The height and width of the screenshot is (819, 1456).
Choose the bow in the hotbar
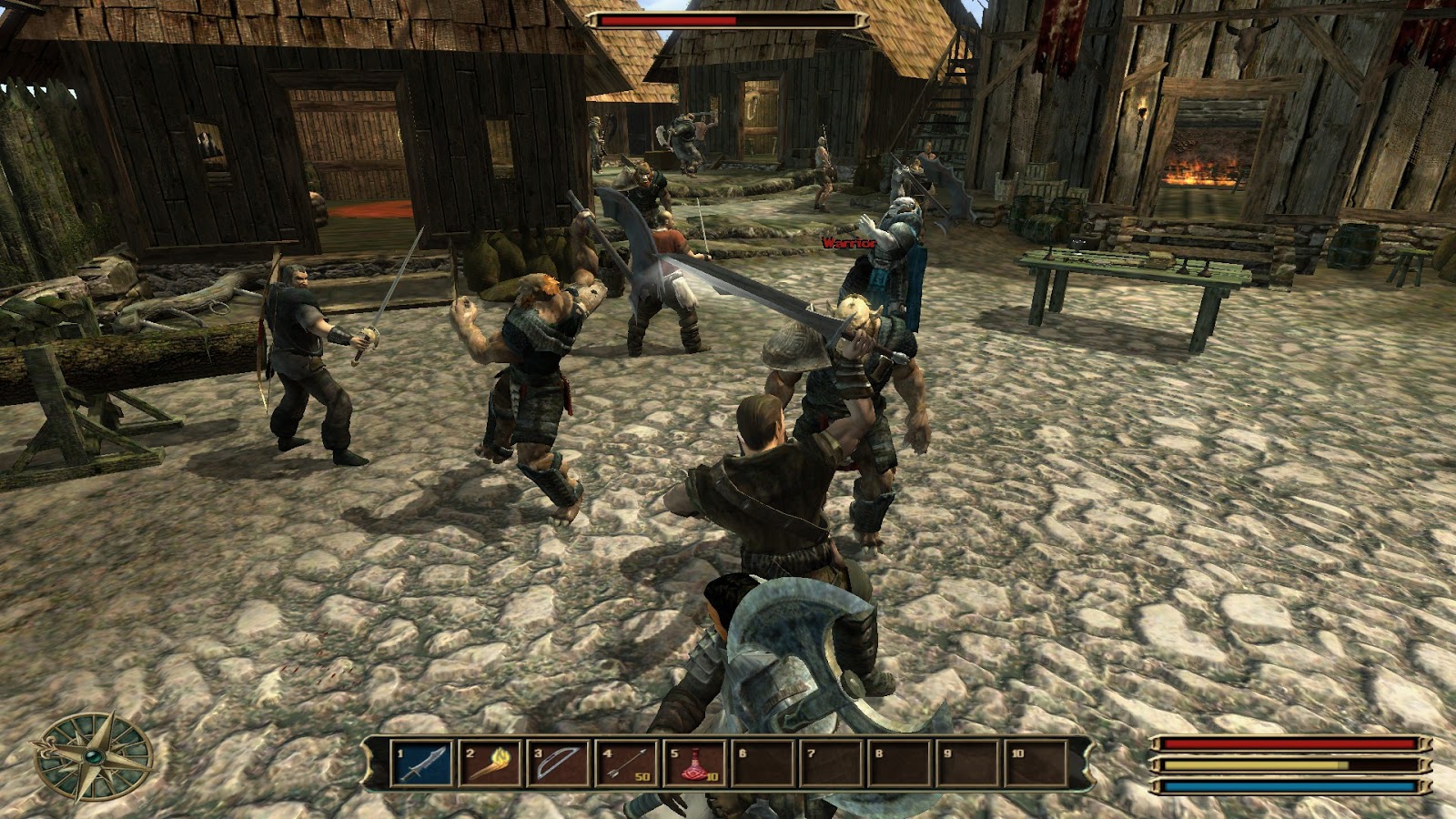tap(560, 763)
